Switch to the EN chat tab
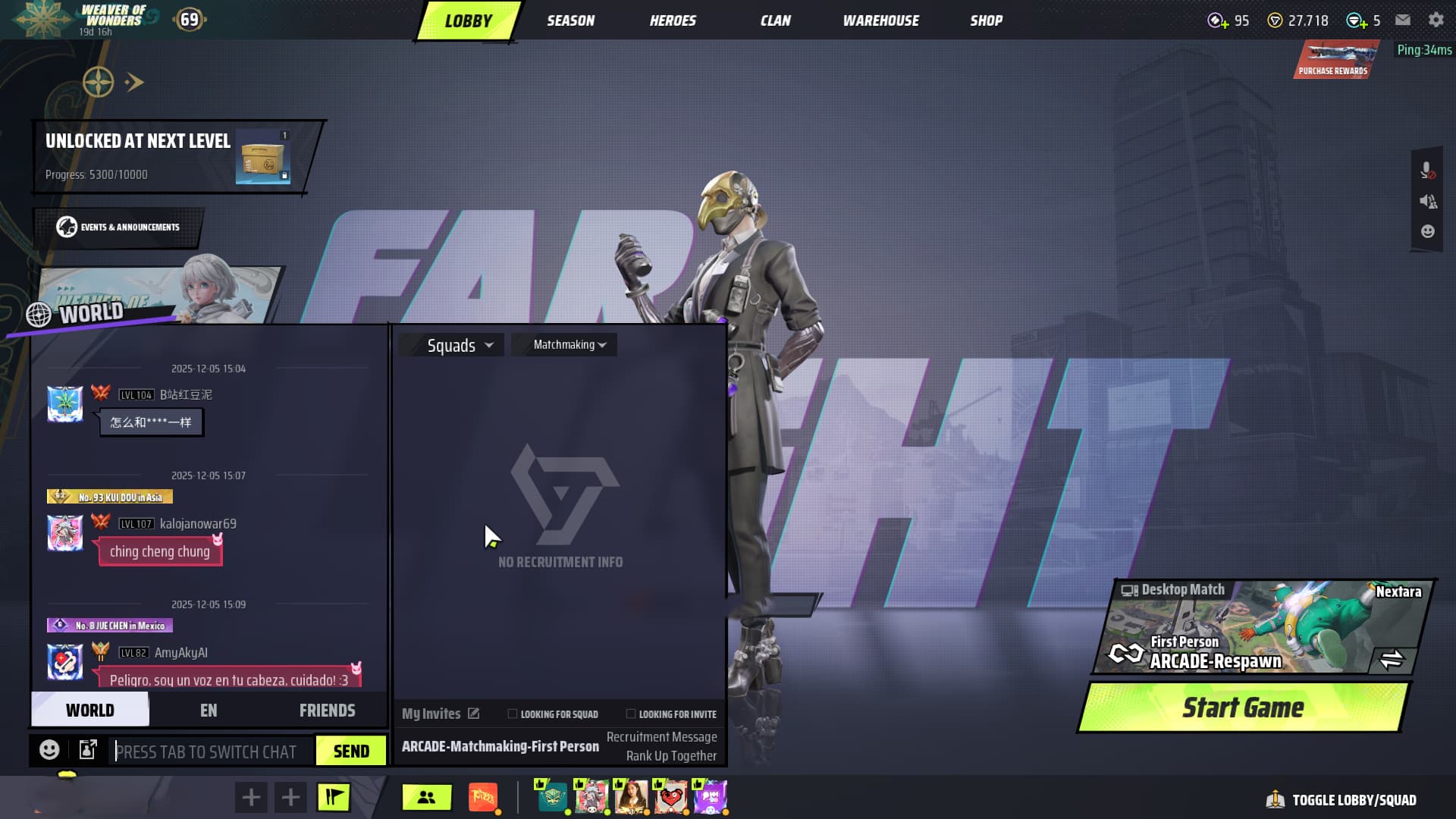 click(x=209, y=711)
